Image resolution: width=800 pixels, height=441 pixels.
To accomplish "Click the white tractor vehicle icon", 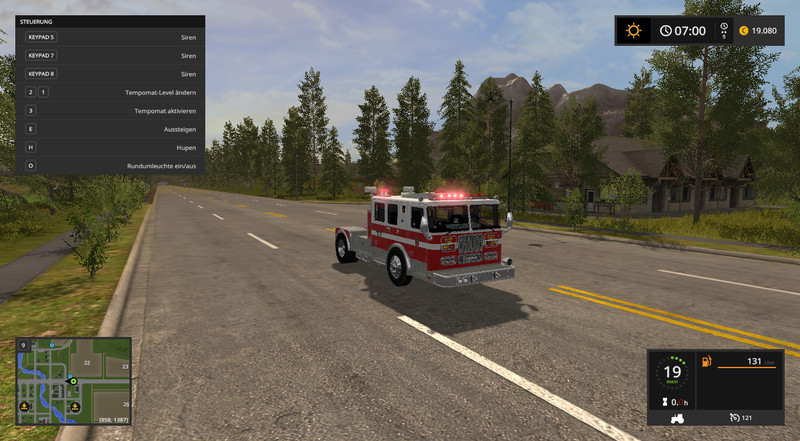I will pyautogui.click(x=677, y=416).
